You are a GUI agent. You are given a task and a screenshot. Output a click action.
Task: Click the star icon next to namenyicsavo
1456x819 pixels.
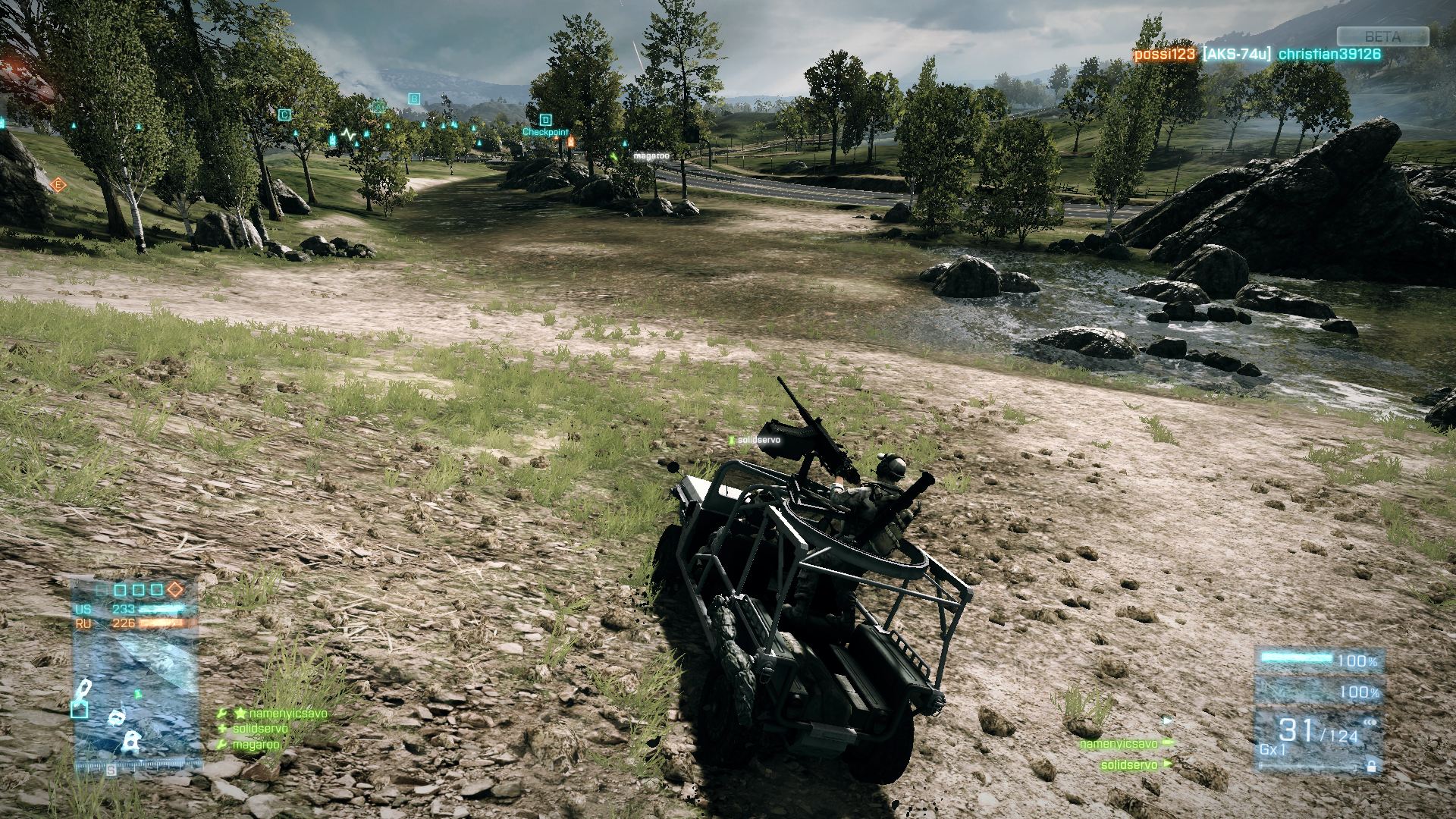coord(241,714)
